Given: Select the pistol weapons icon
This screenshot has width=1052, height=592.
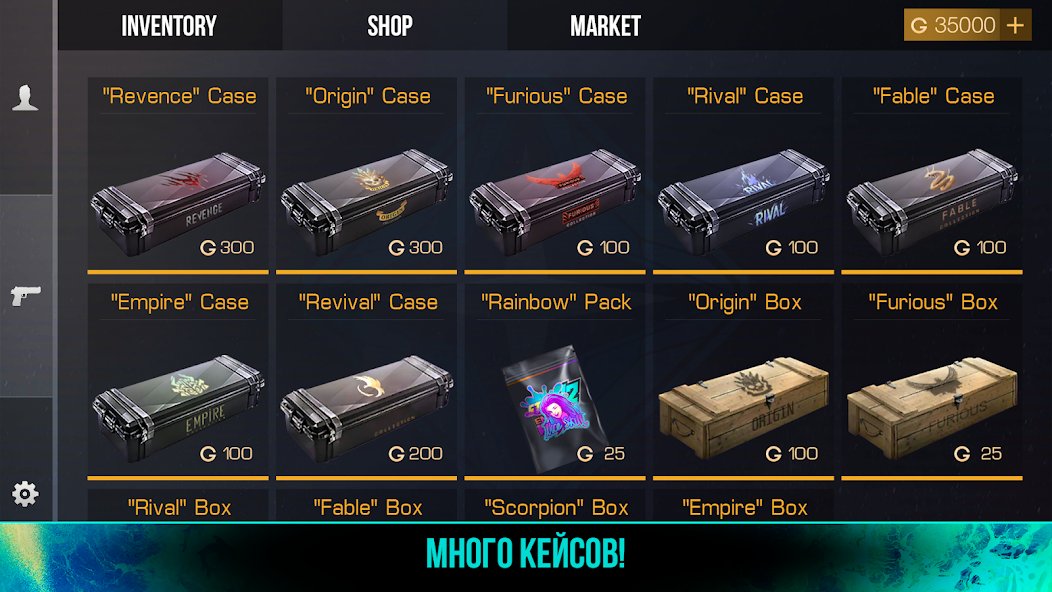Looking at the screenshot, I should [25, 296].
